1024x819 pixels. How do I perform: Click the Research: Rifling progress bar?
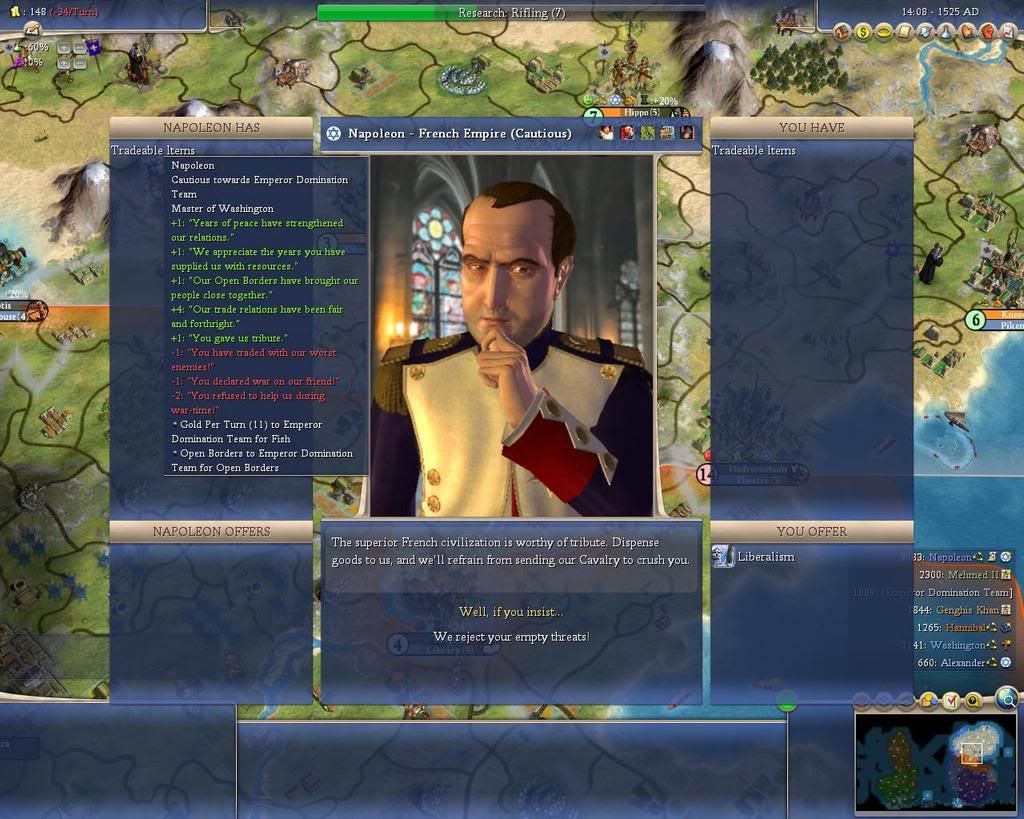pos(510,13)
